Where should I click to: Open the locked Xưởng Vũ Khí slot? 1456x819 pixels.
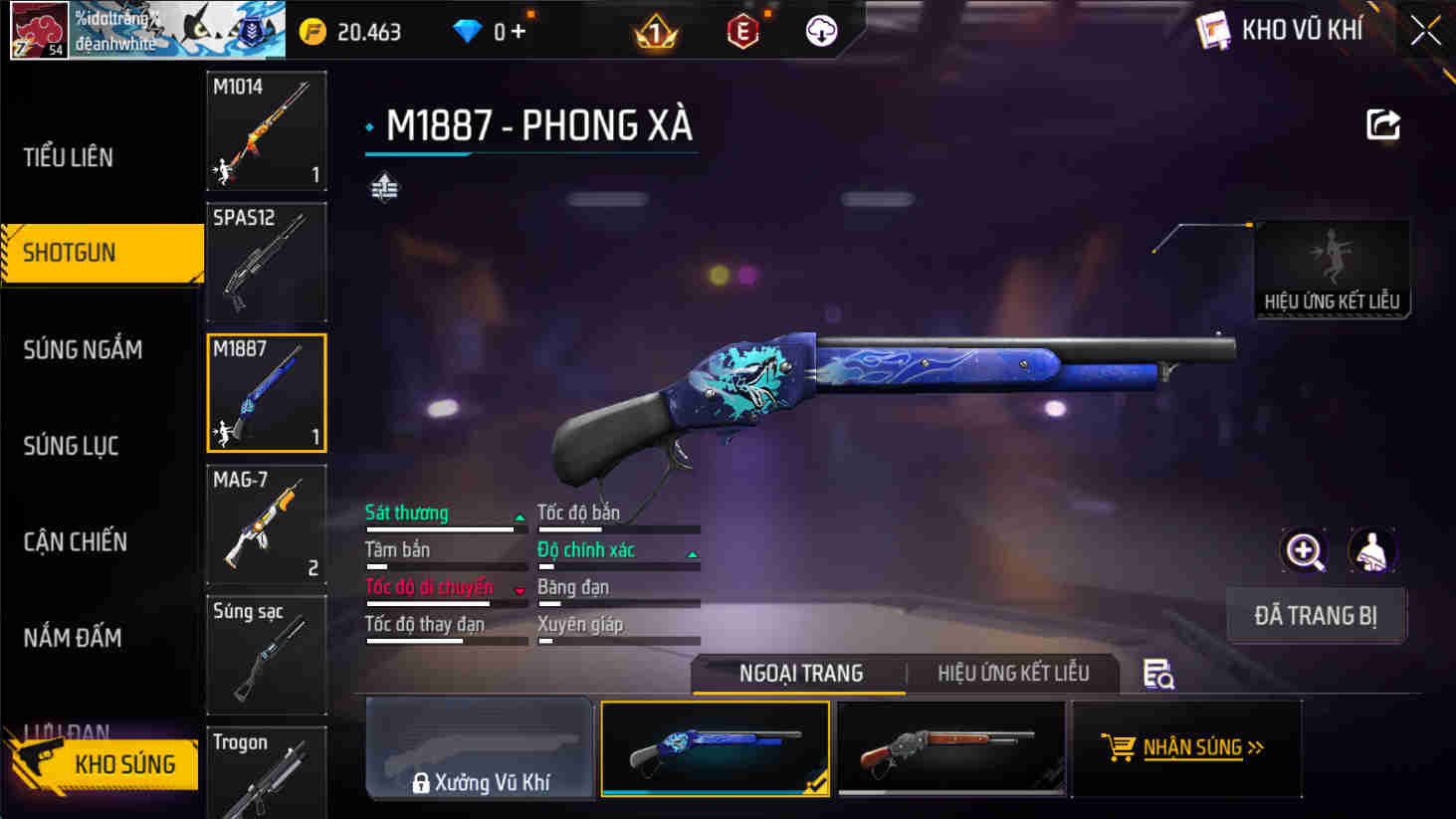click(x=479, y=747)
